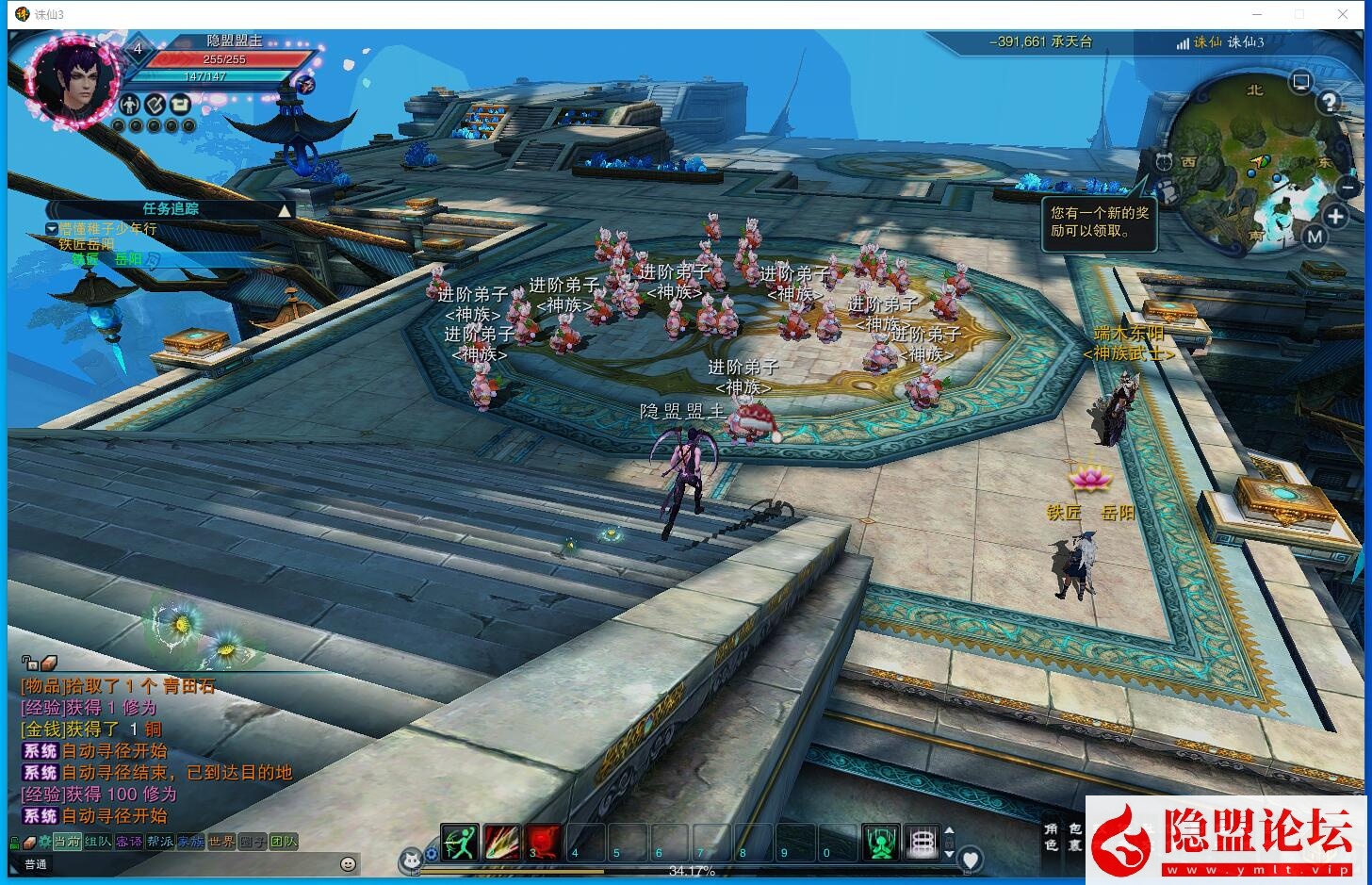This screenshot has width=1372, height=885.
Task: Zoom in the minimap with plus button
Action: point(1335,216)
